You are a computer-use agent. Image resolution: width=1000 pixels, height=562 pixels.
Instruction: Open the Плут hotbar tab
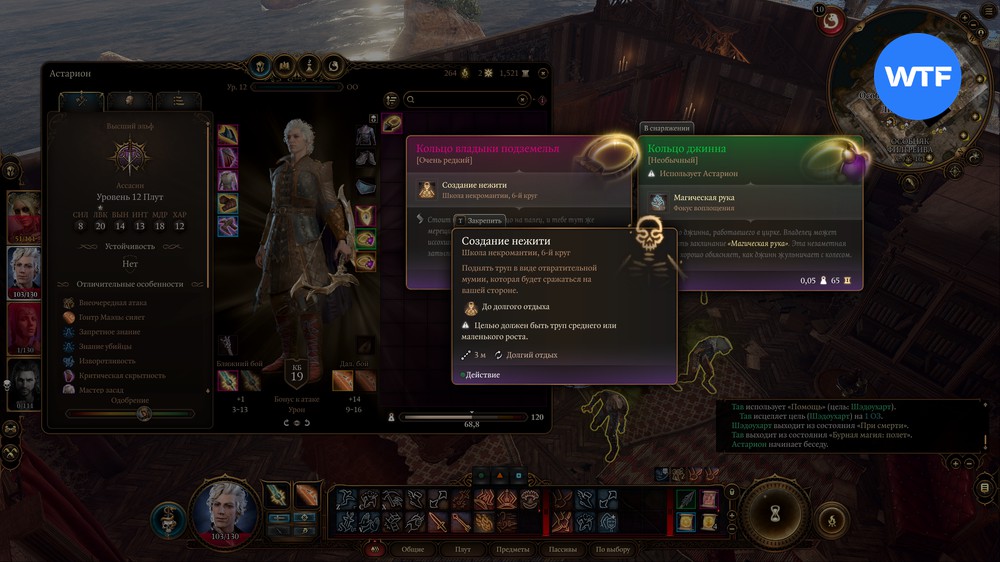click(463, 549)
